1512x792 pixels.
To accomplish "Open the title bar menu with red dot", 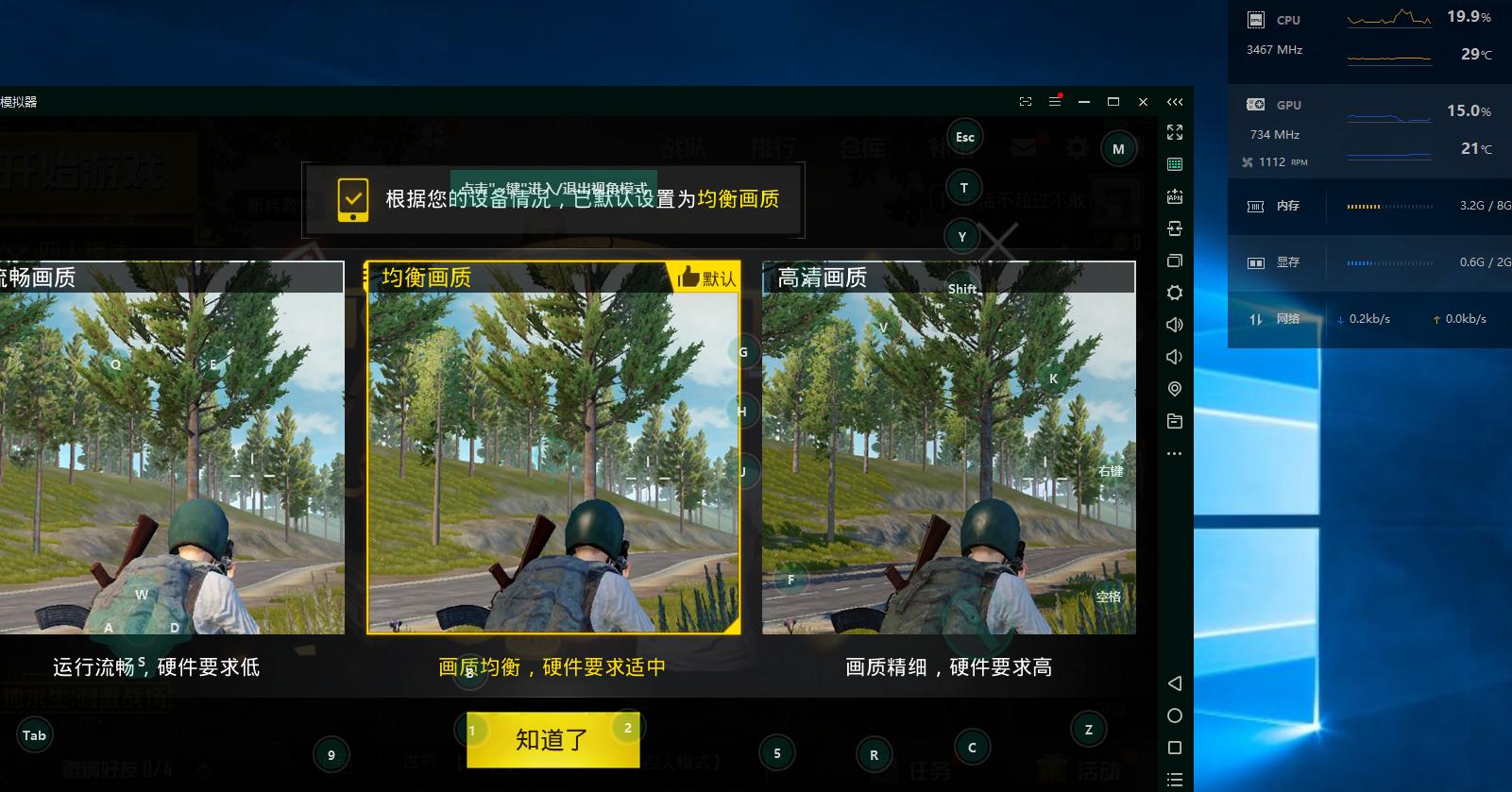I will (x=1053, y=101).
